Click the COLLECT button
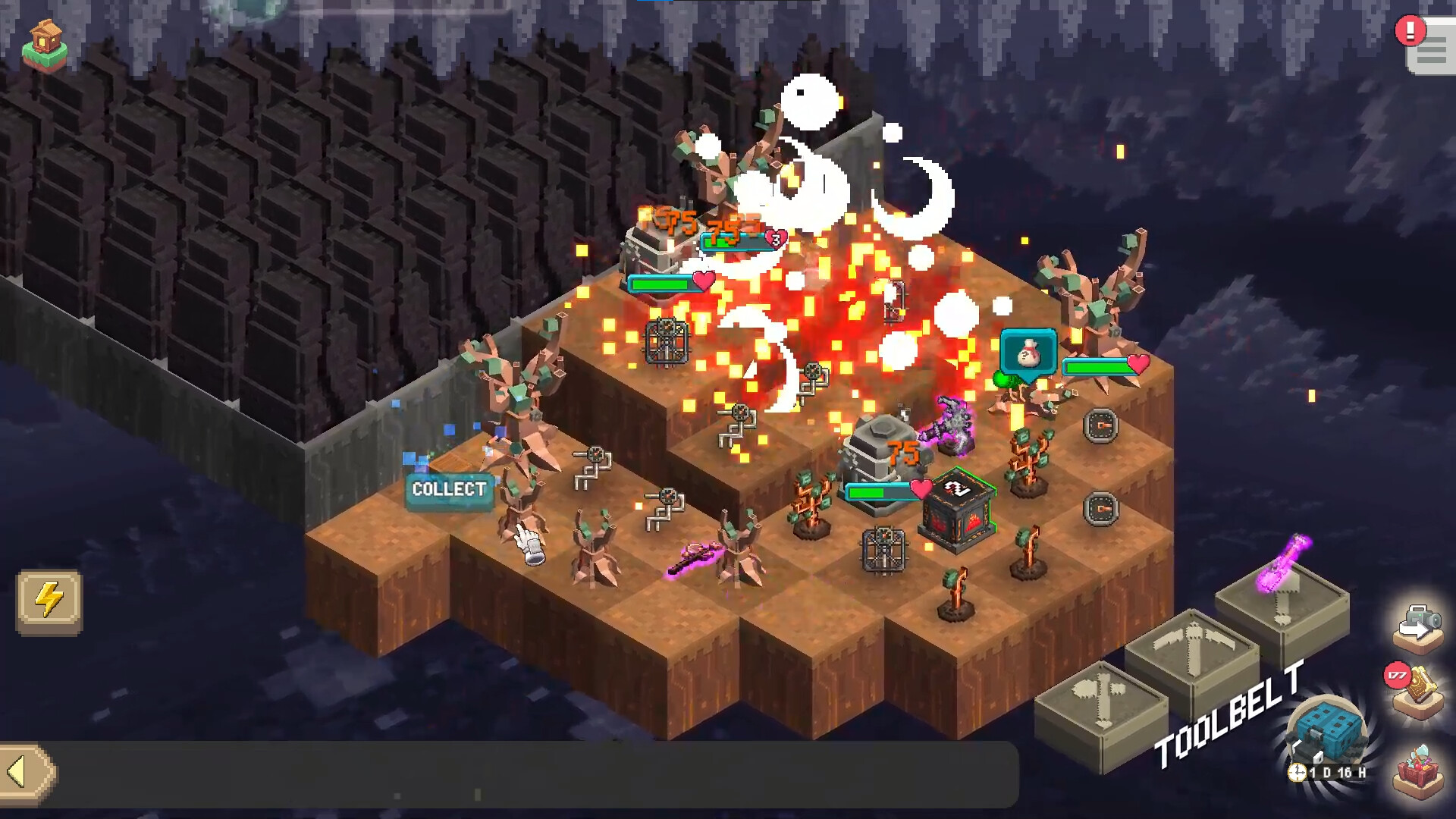The image size is (1456, 819). (449, 490)
